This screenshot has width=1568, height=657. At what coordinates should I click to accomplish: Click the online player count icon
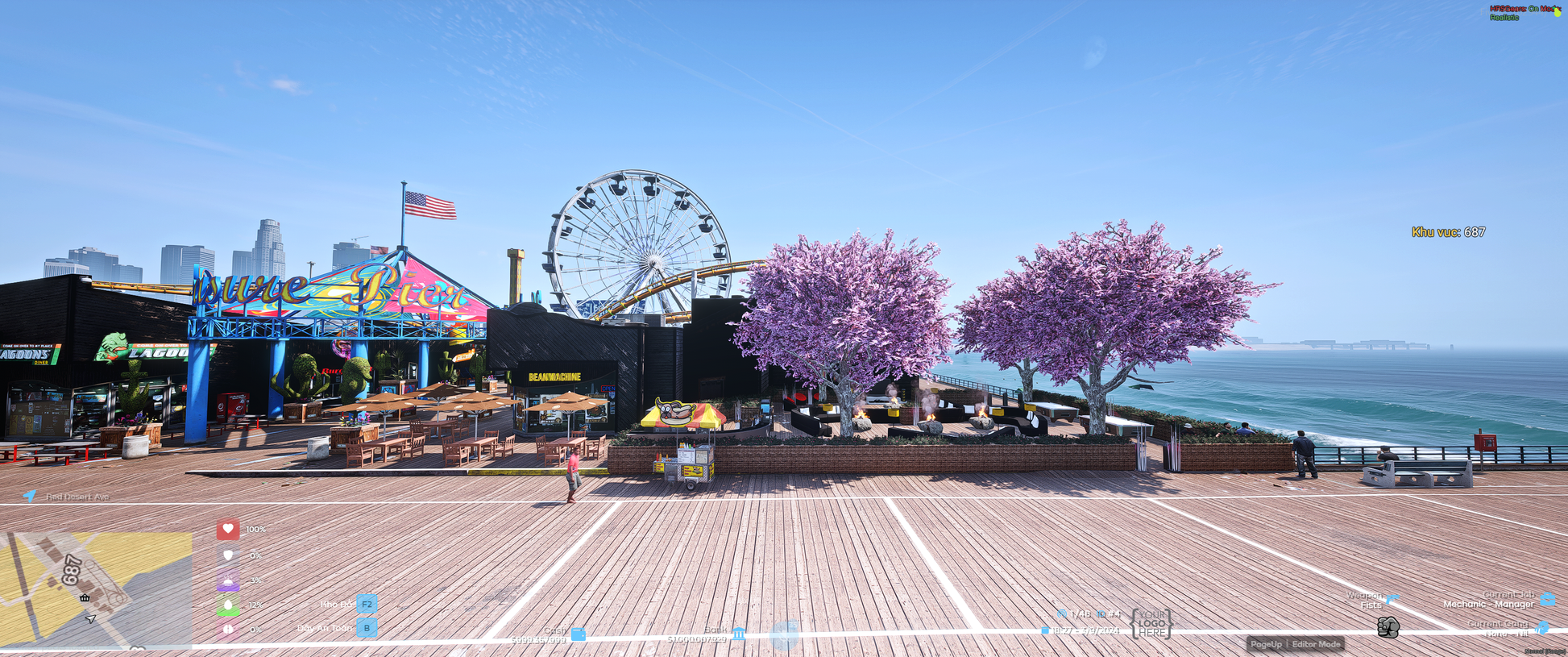point(1061,614)
